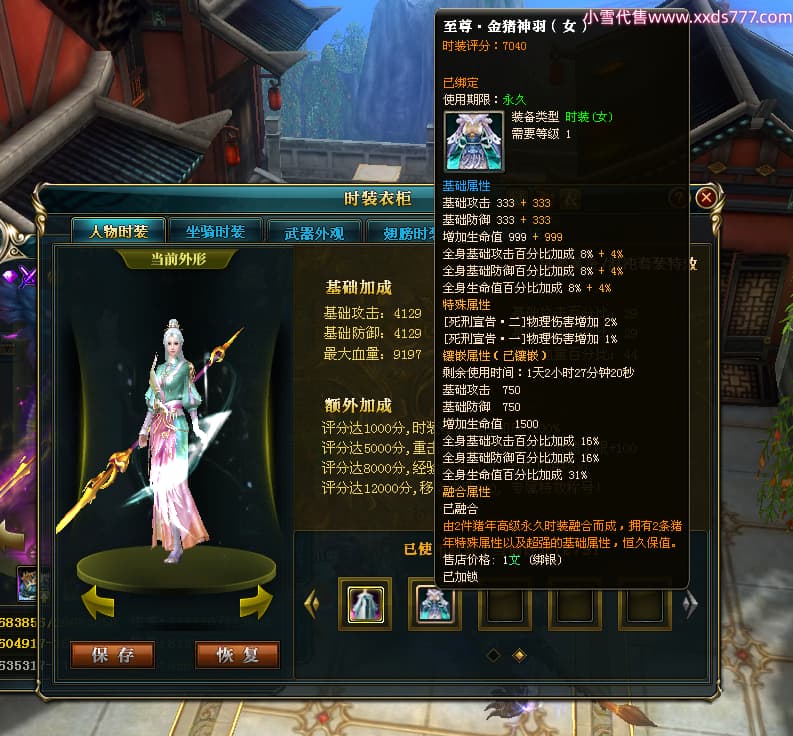Select the first pink-robed costume slot
The width and height of the screenshot is (793, 736).
click(x=364, y=603)
